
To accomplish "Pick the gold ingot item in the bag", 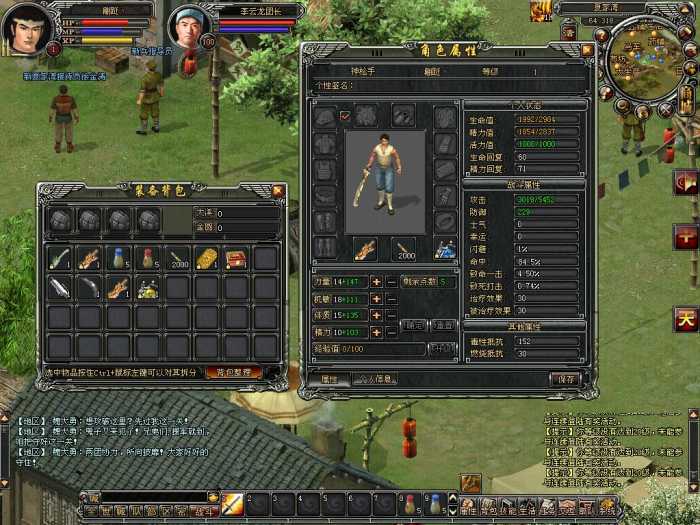I will 206,259.
